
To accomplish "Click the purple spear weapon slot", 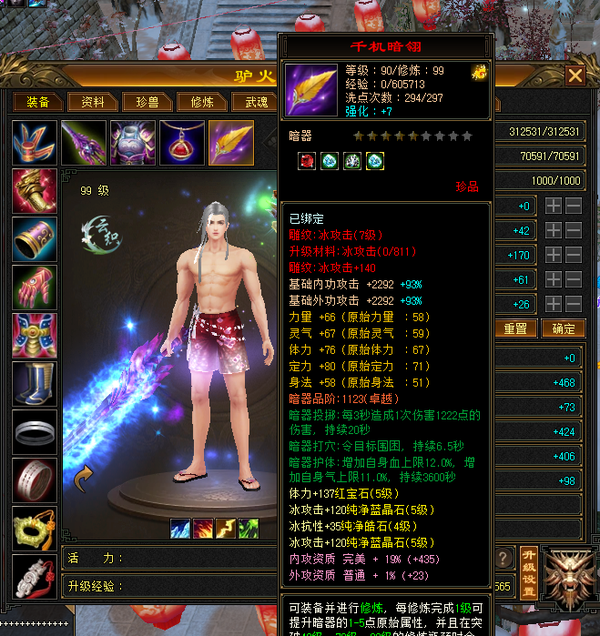I will 83,143.
